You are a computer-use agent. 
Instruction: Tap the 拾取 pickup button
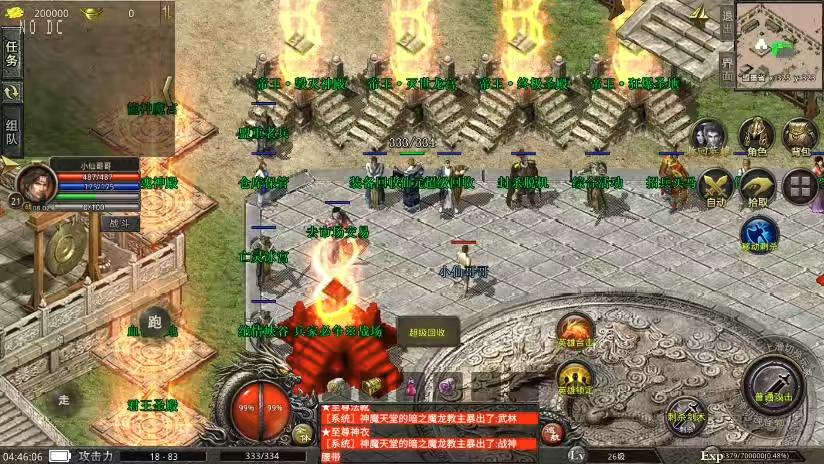pos(757,186)
